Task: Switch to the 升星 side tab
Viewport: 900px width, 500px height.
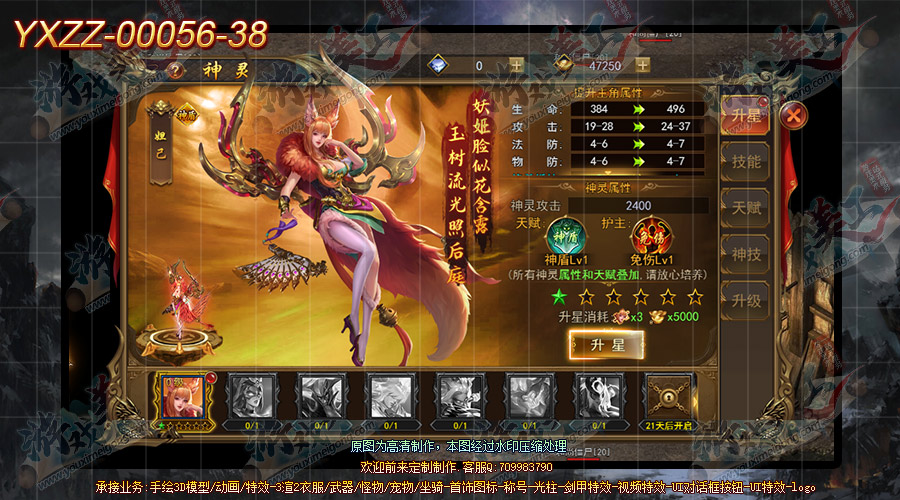Action: (745, 115)
